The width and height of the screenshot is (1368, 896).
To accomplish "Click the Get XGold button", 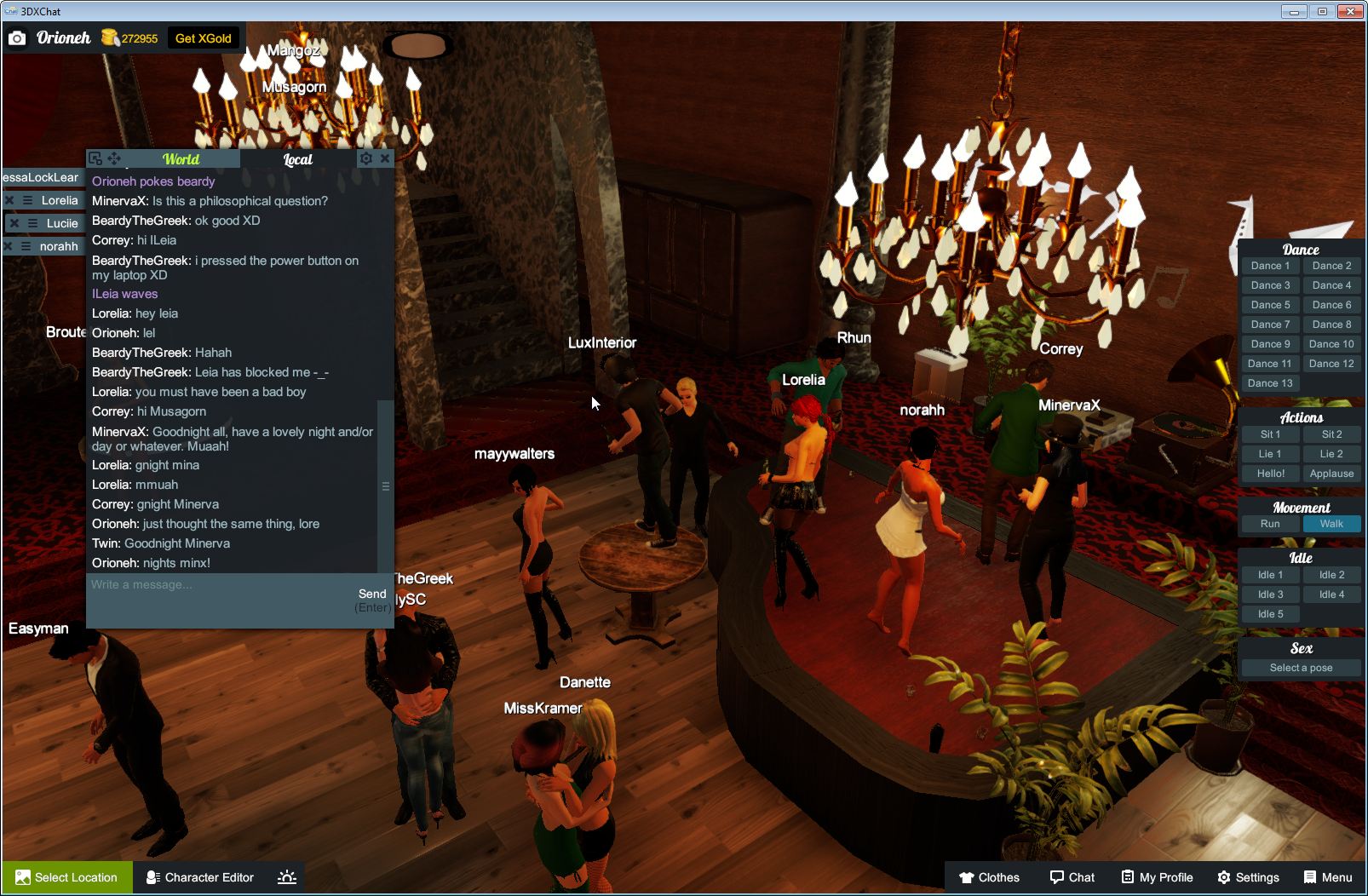I will (204, 37).
